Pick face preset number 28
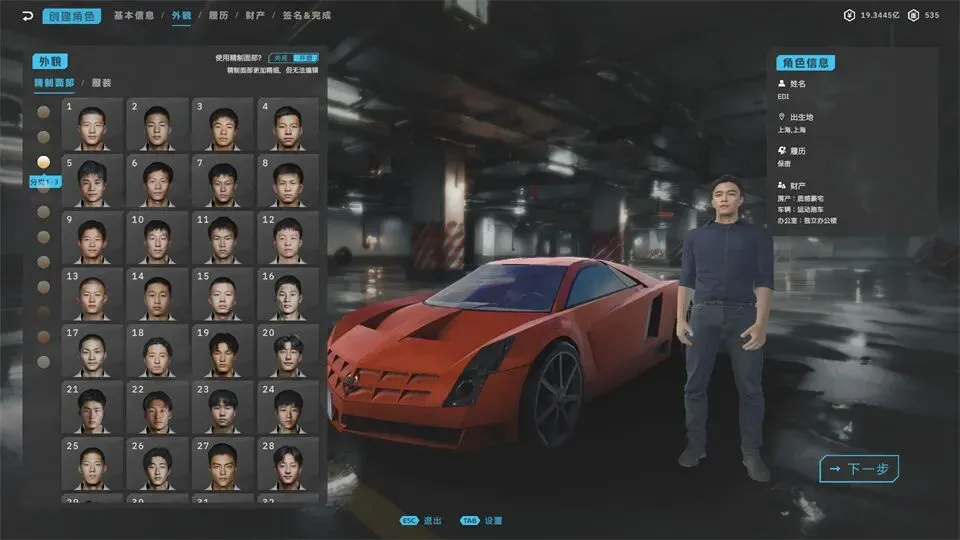The height and width of the screenshot is (540, 960). click(x=288, y=464)
